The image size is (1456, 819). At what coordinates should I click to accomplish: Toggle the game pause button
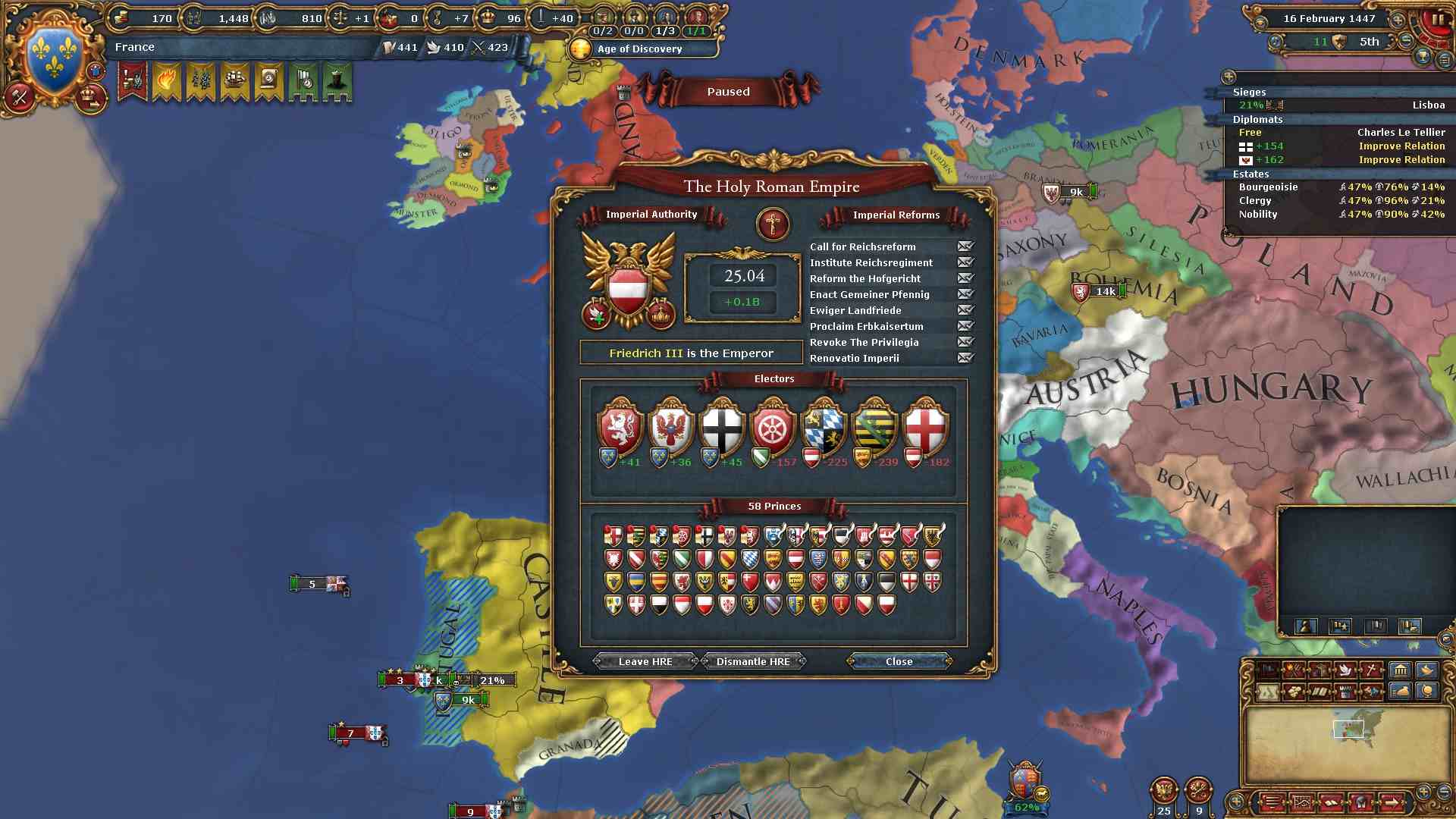pyautogui.click(x=1436, y=20)
